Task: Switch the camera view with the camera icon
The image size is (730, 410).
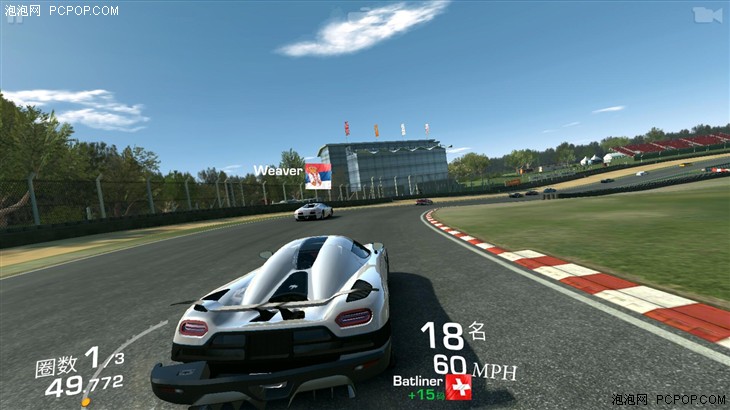Action: click(x=706, y=14)
